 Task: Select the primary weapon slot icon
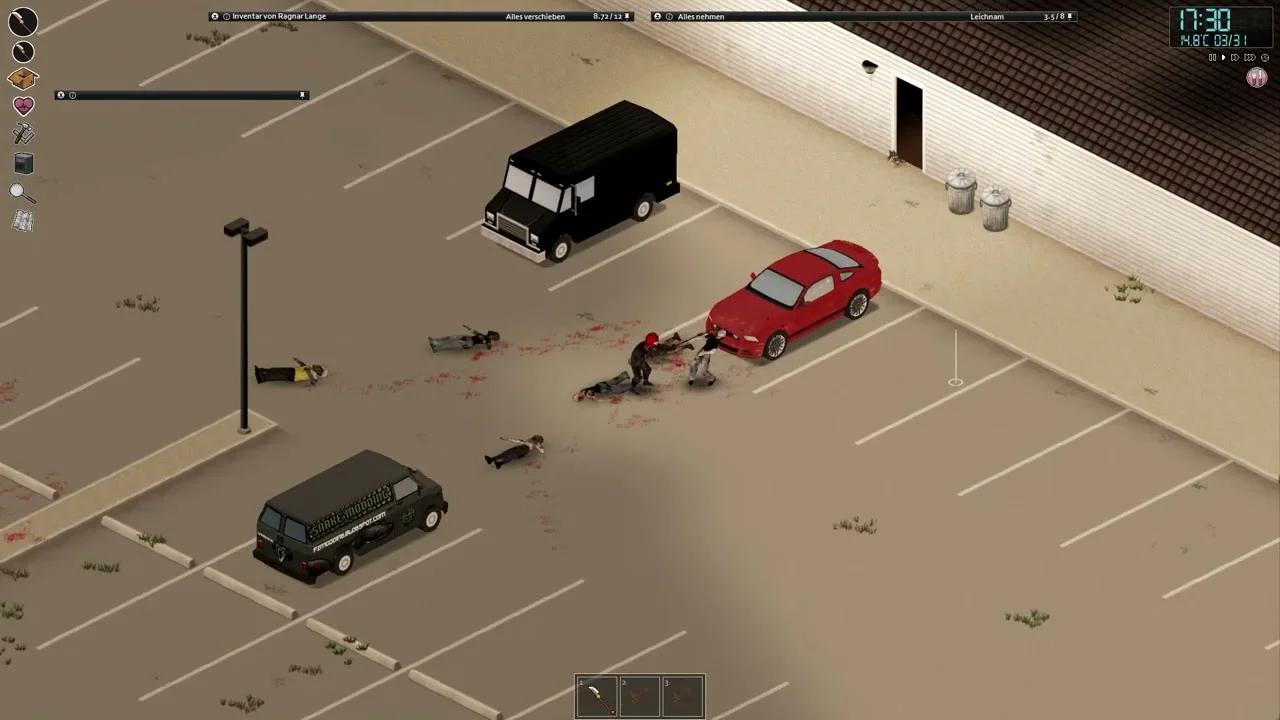tap(23, 21)
